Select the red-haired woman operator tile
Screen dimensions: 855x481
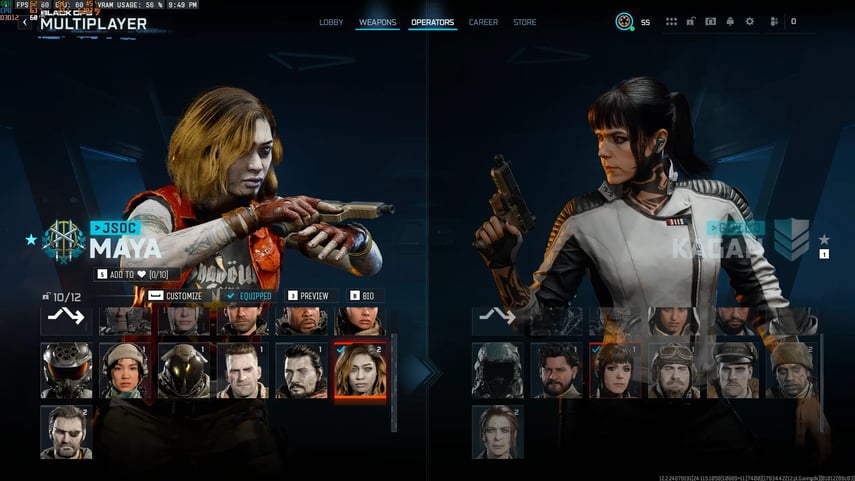click(x=497, y=432)
